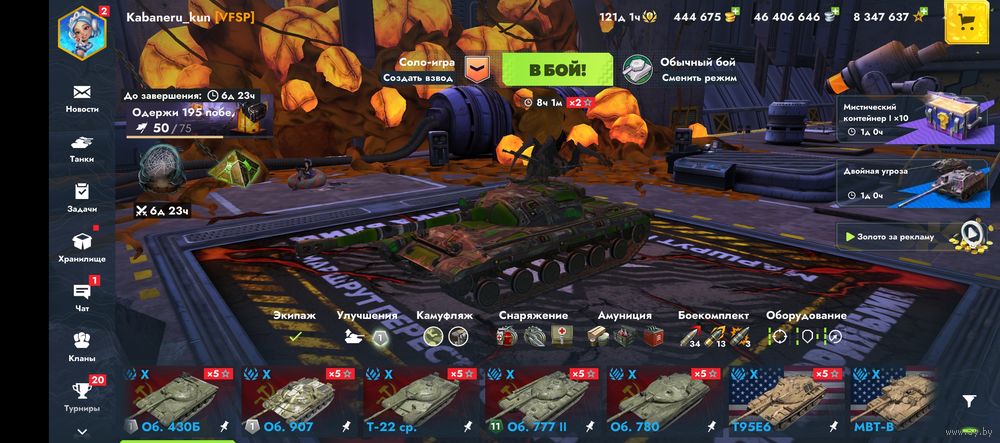
Task: Open the Экипаж crew section
Action: (295, 327)
